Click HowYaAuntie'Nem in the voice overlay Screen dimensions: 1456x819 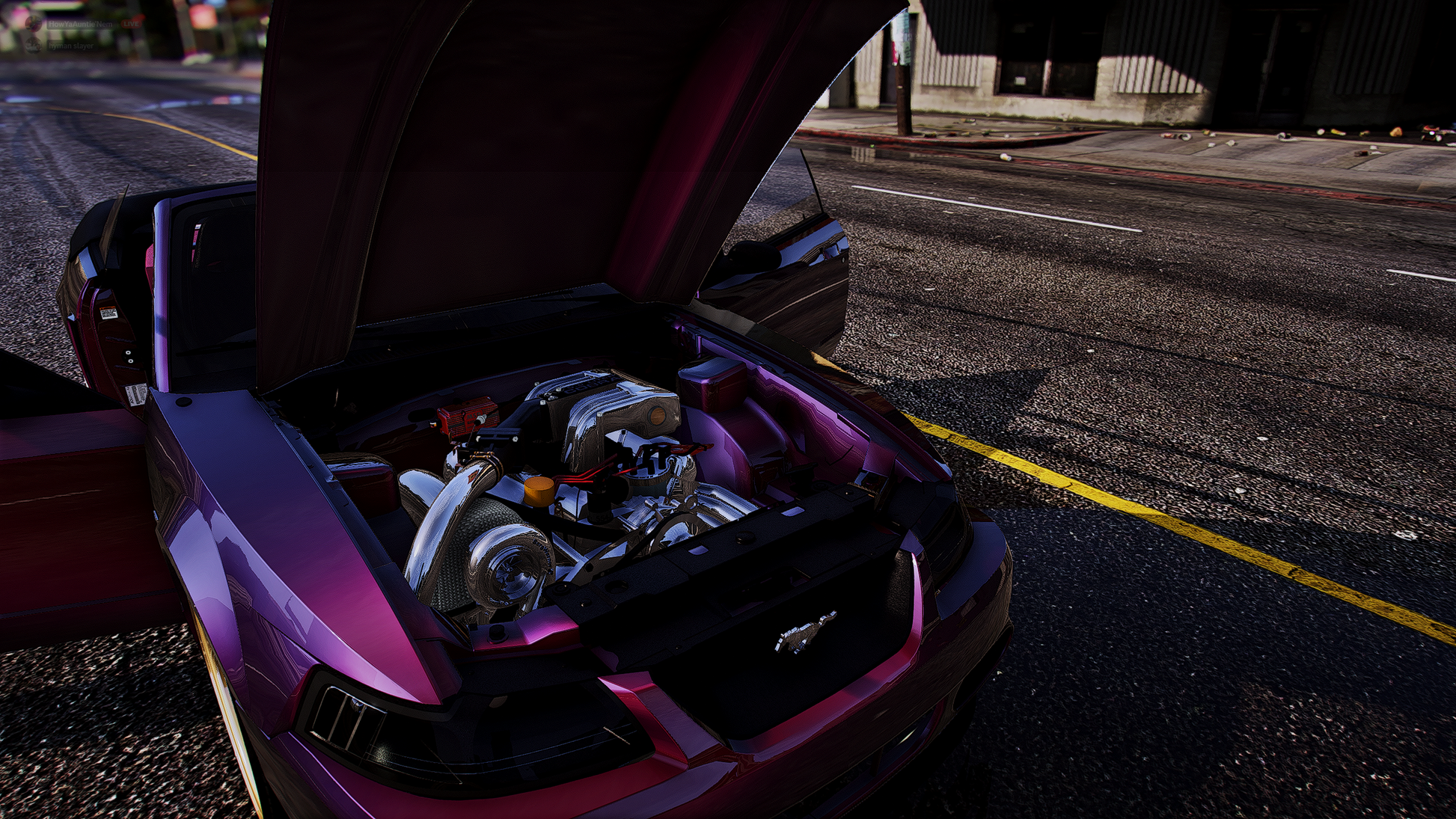pyautogui.click(x=80, y=25)
